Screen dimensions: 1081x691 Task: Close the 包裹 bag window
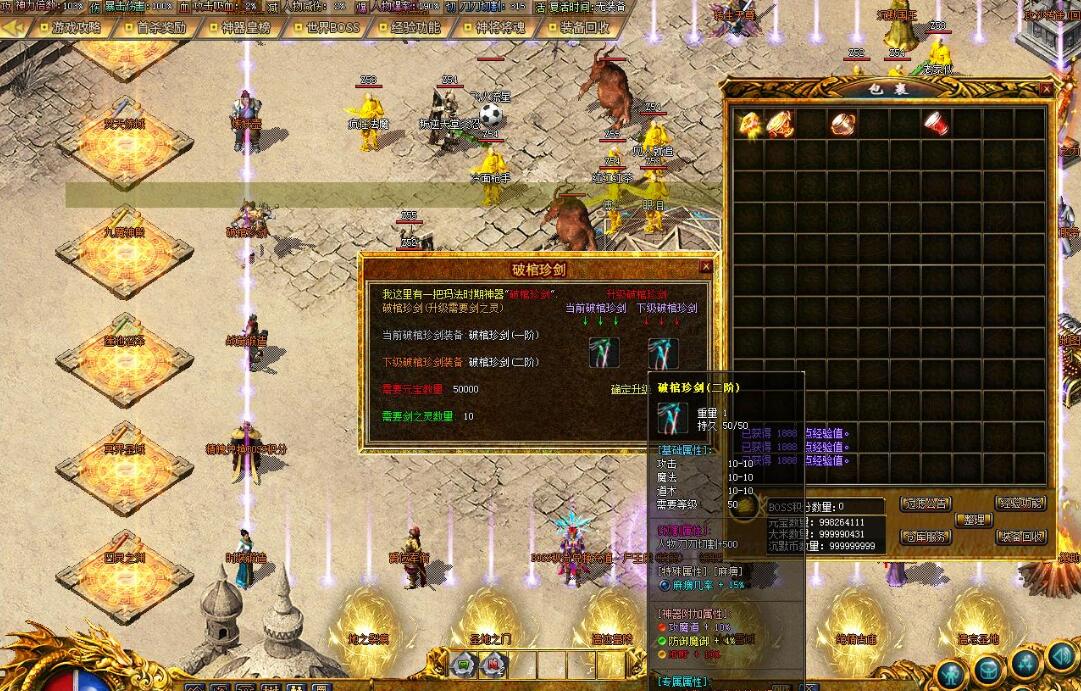click(1046, 89)
